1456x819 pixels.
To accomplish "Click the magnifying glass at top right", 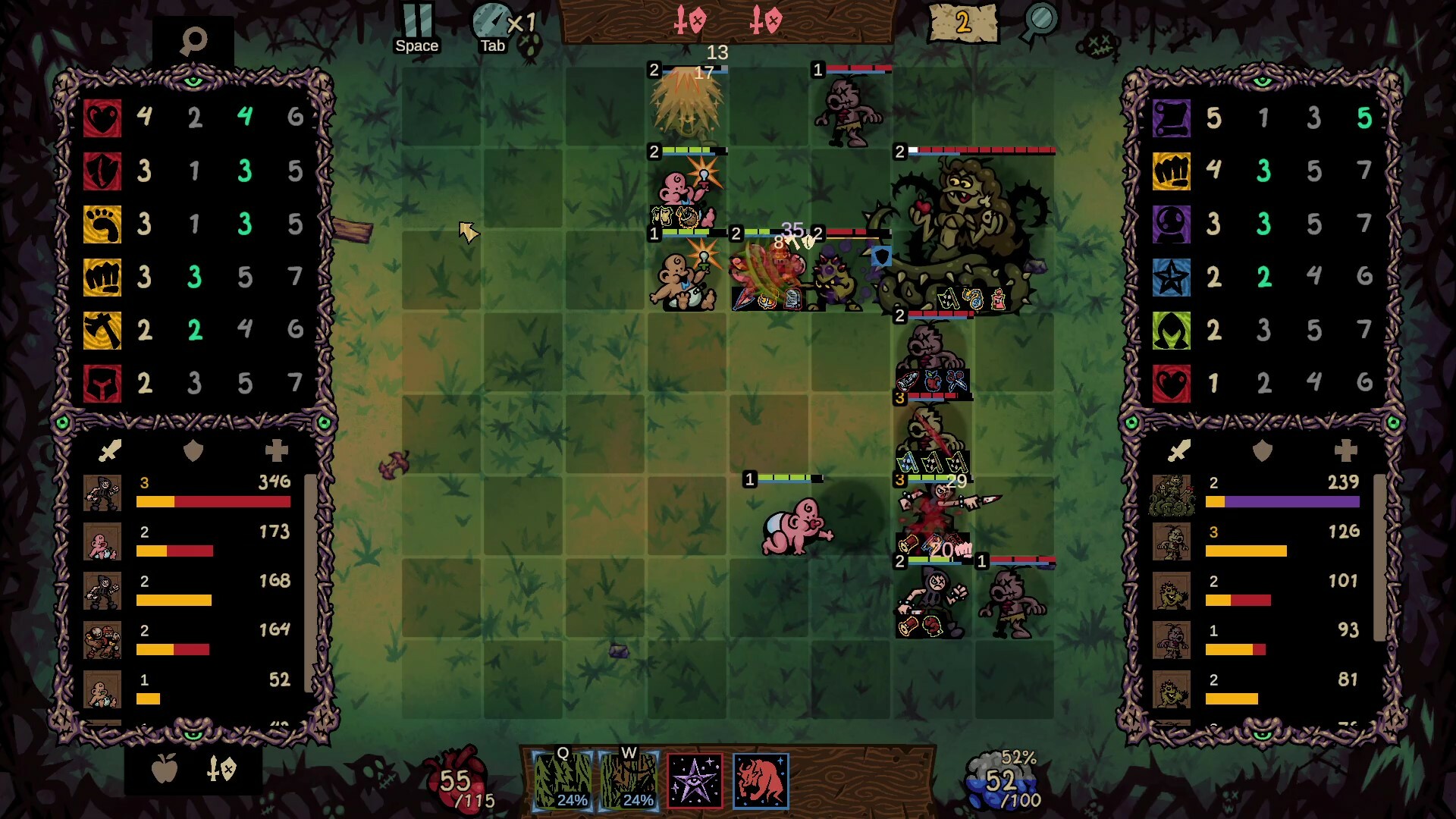I will 1040,20.
